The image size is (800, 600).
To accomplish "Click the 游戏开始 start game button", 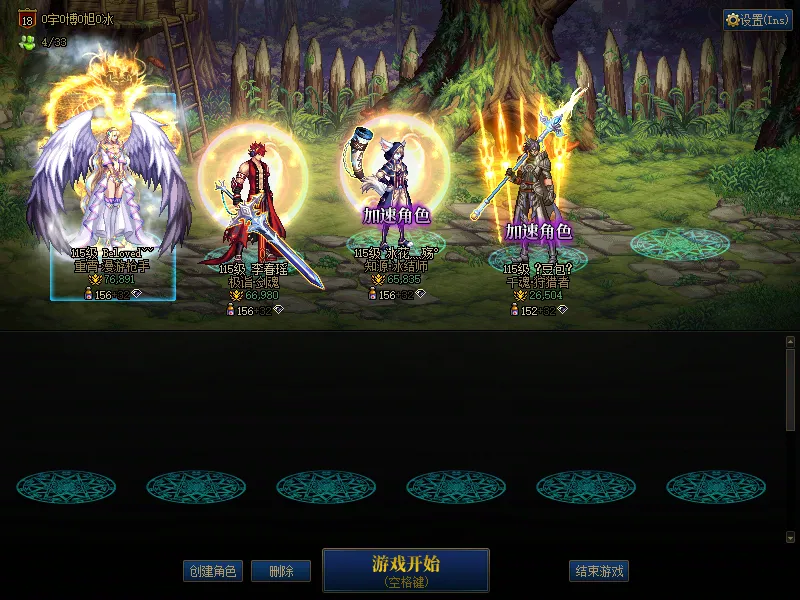I will pos(405,570).
